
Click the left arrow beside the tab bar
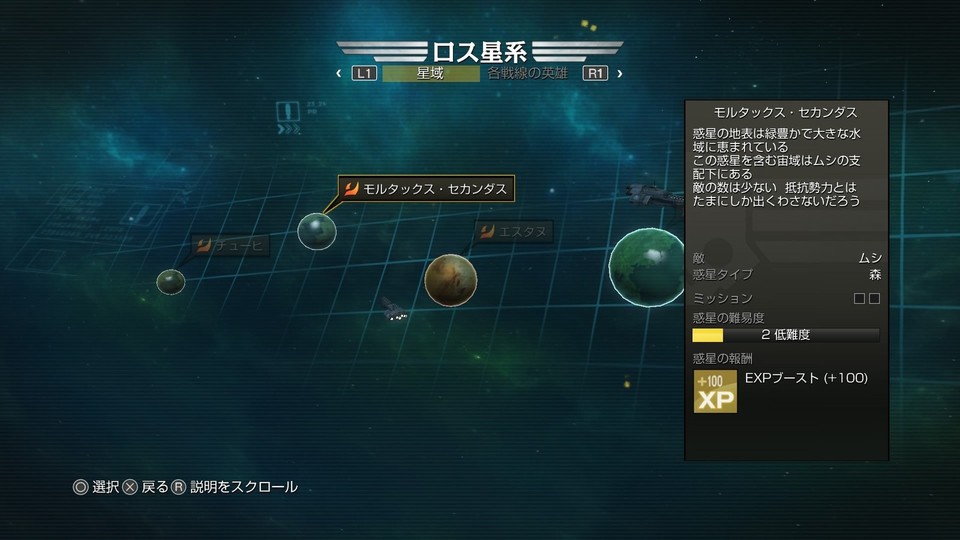[x=339, y=73]
